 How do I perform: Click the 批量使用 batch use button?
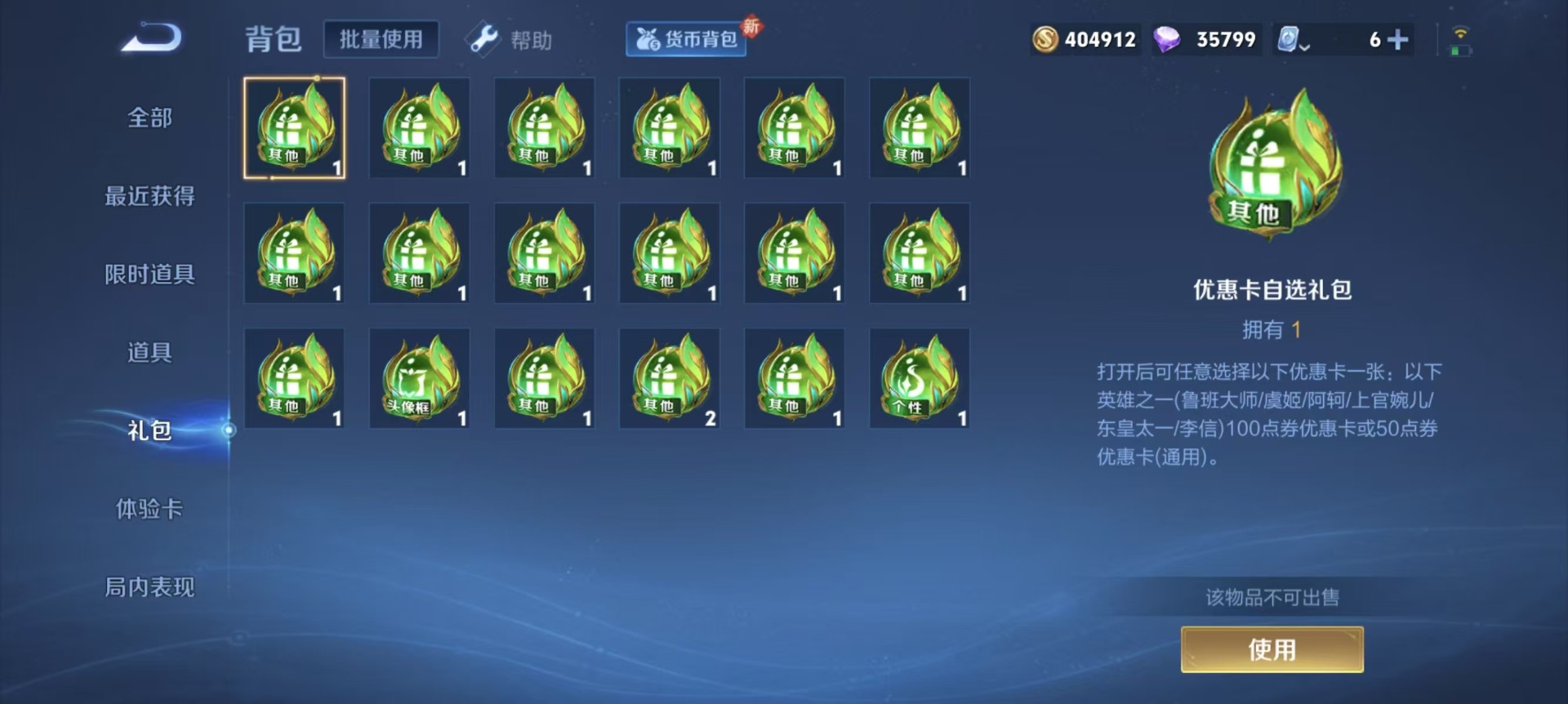pyautogui.click(x=381, y=38)
